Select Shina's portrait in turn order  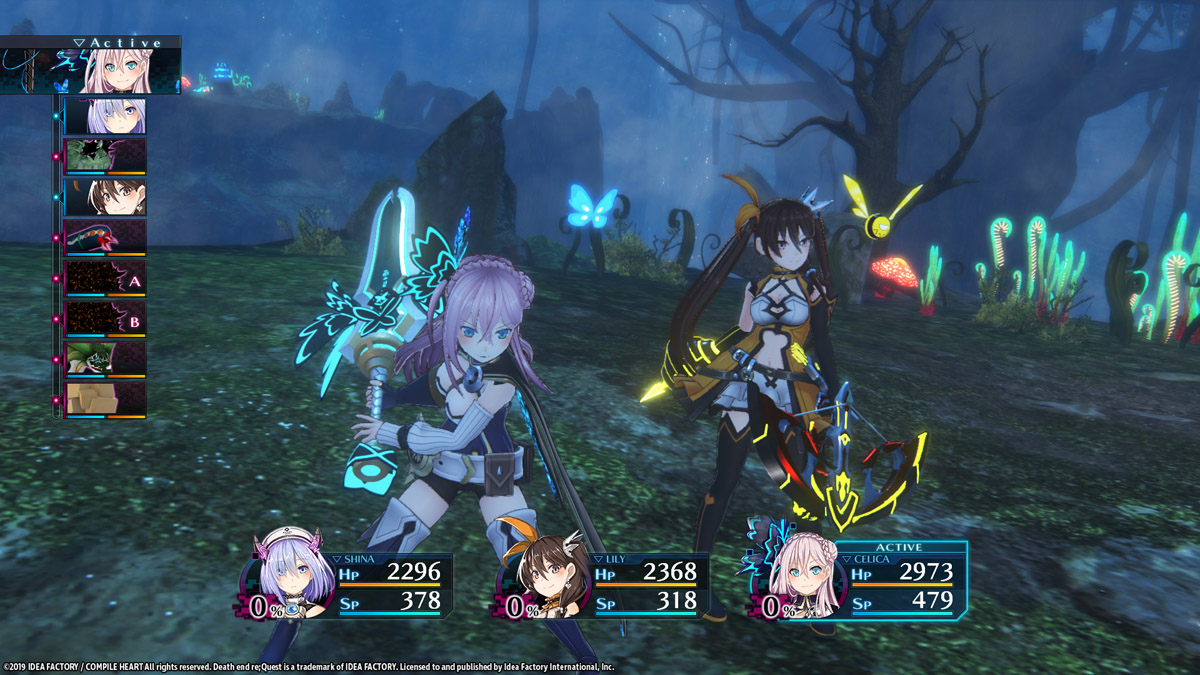point(105,116)
